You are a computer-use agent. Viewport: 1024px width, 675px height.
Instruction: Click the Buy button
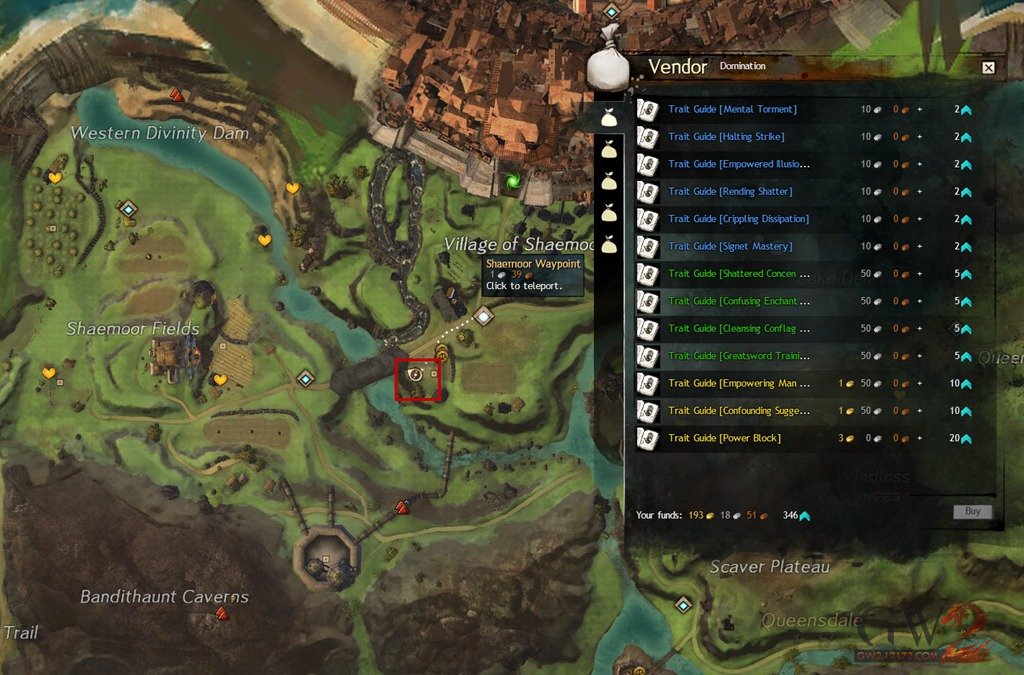click(x=972, y=512)
